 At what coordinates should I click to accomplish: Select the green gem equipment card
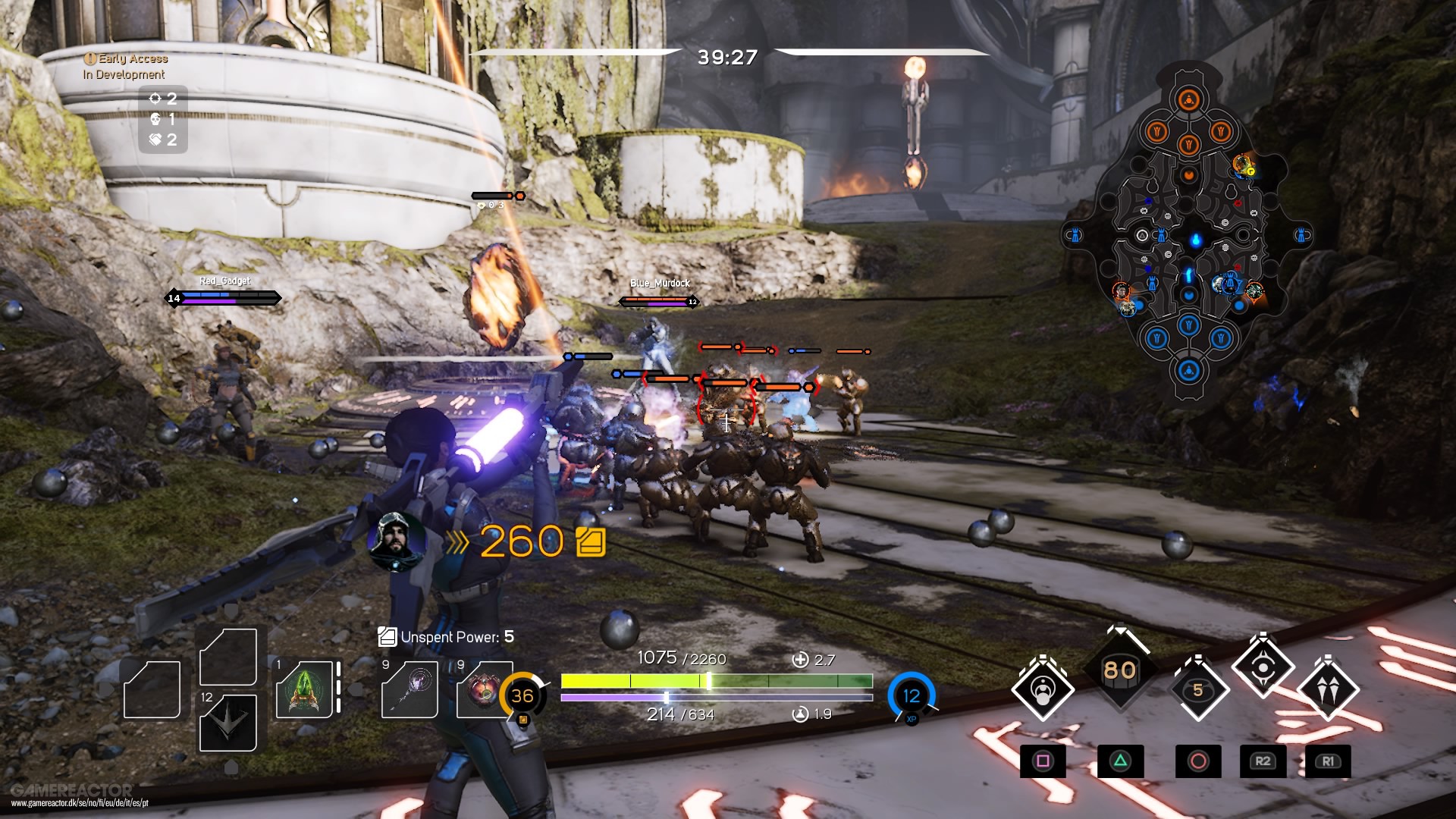[x=303, y=690]
